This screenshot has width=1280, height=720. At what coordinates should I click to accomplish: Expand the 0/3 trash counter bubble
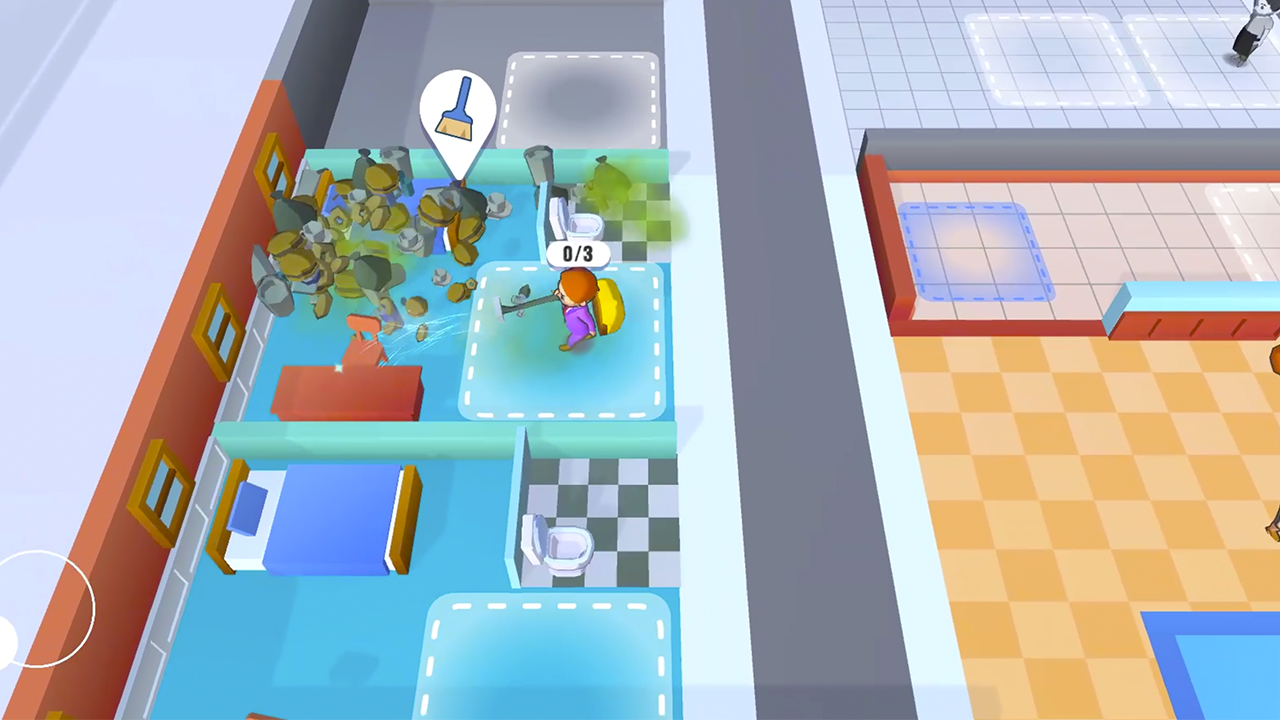(x=577, y=254)
